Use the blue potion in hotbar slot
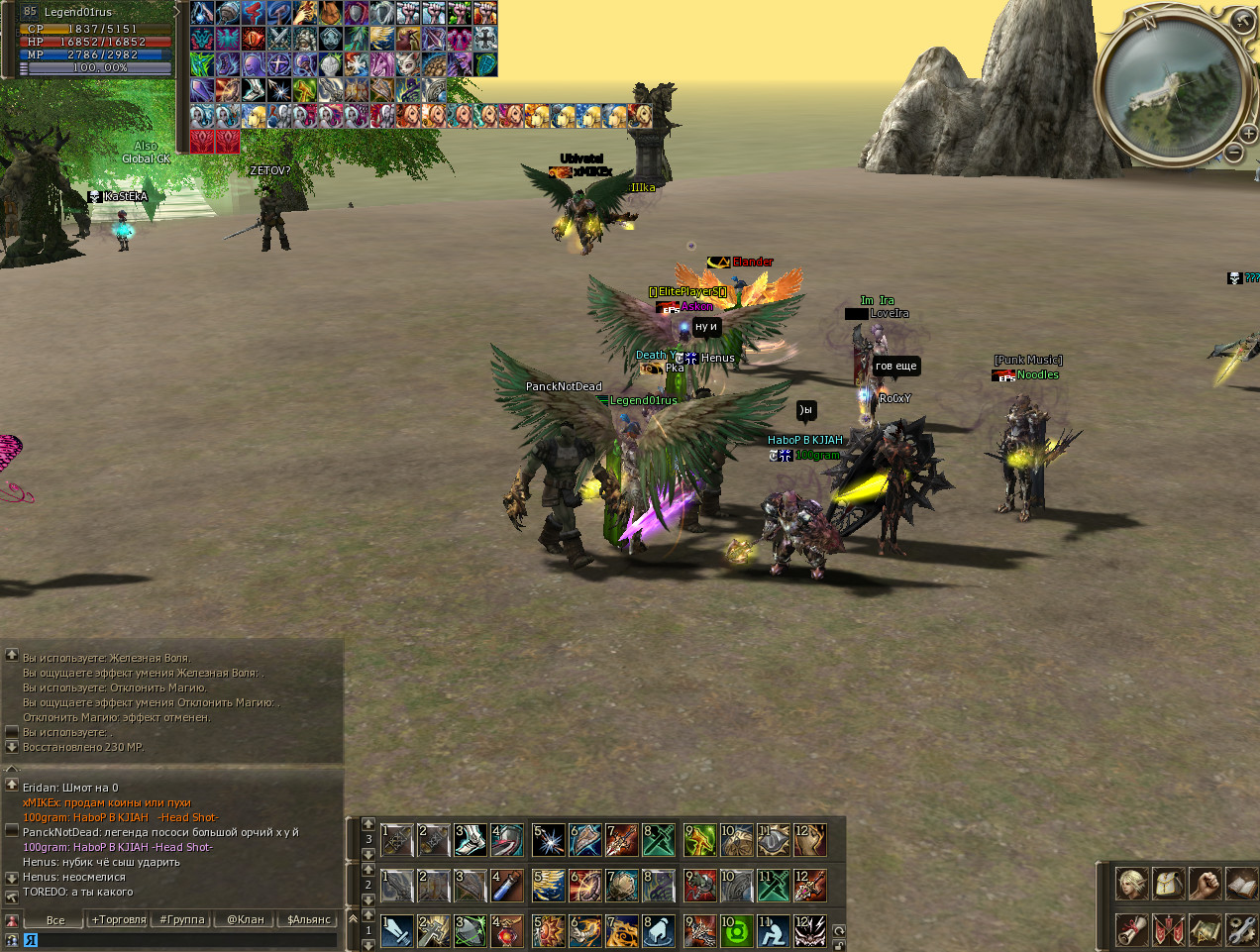 pos(507,886)
